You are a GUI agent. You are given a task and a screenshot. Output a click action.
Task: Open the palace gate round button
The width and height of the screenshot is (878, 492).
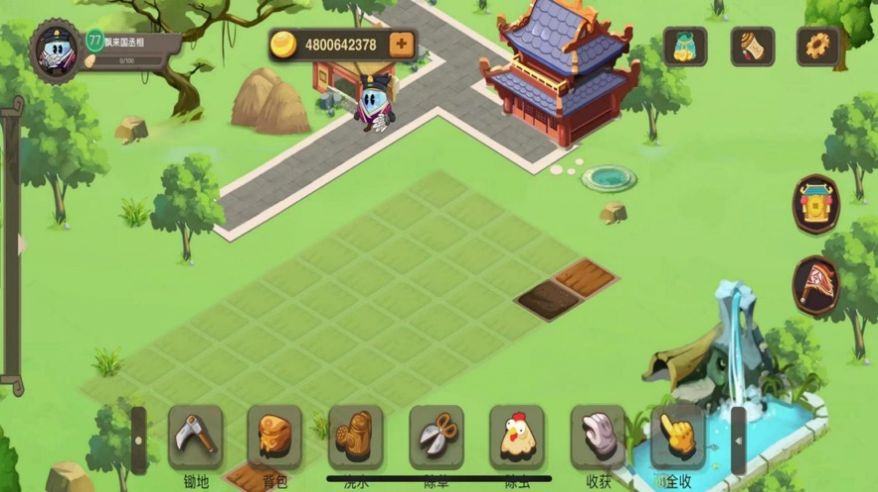[816, 204]
